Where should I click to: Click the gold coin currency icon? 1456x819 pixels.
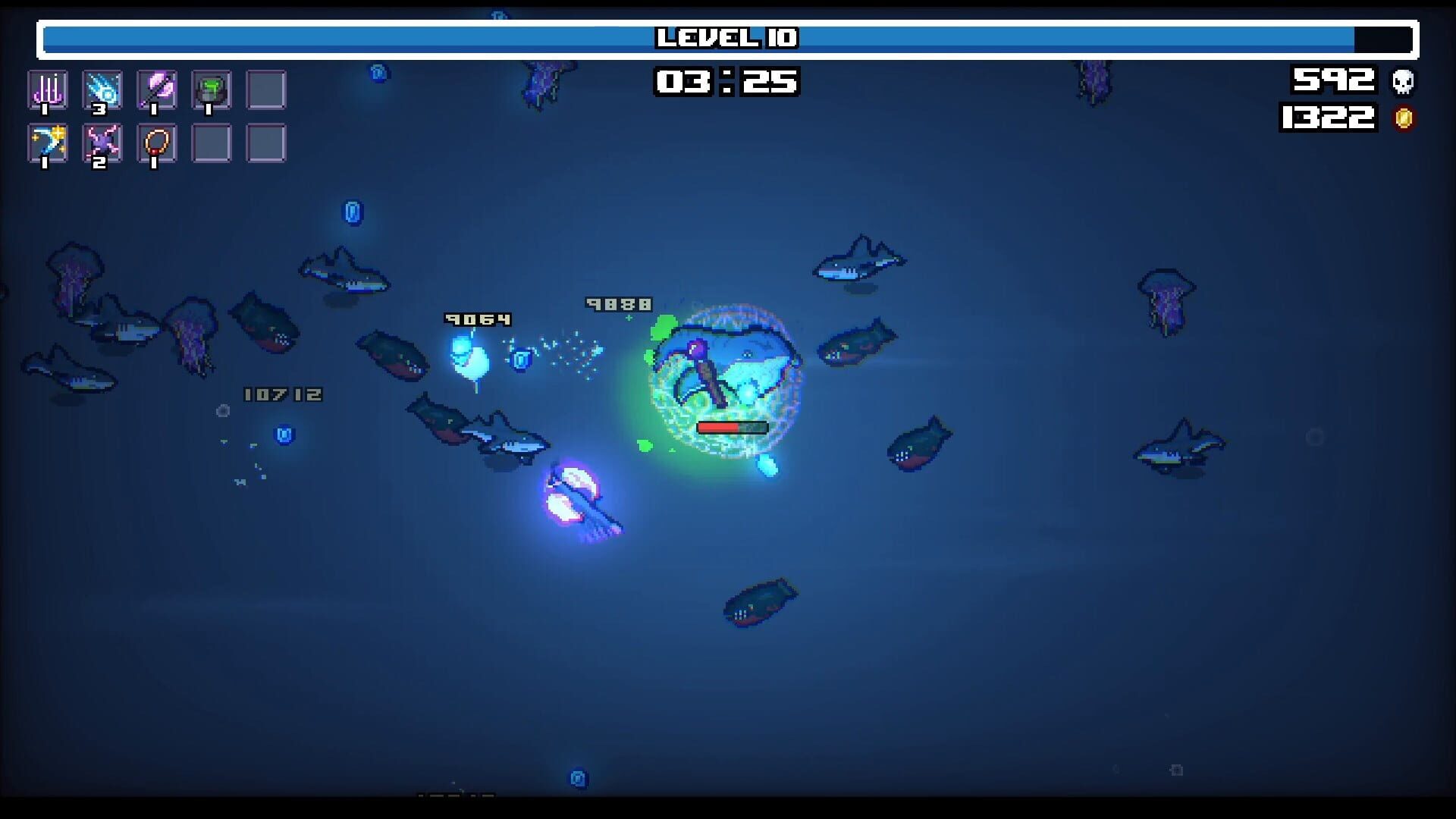pyautogui.click(x=1401, y=118)
